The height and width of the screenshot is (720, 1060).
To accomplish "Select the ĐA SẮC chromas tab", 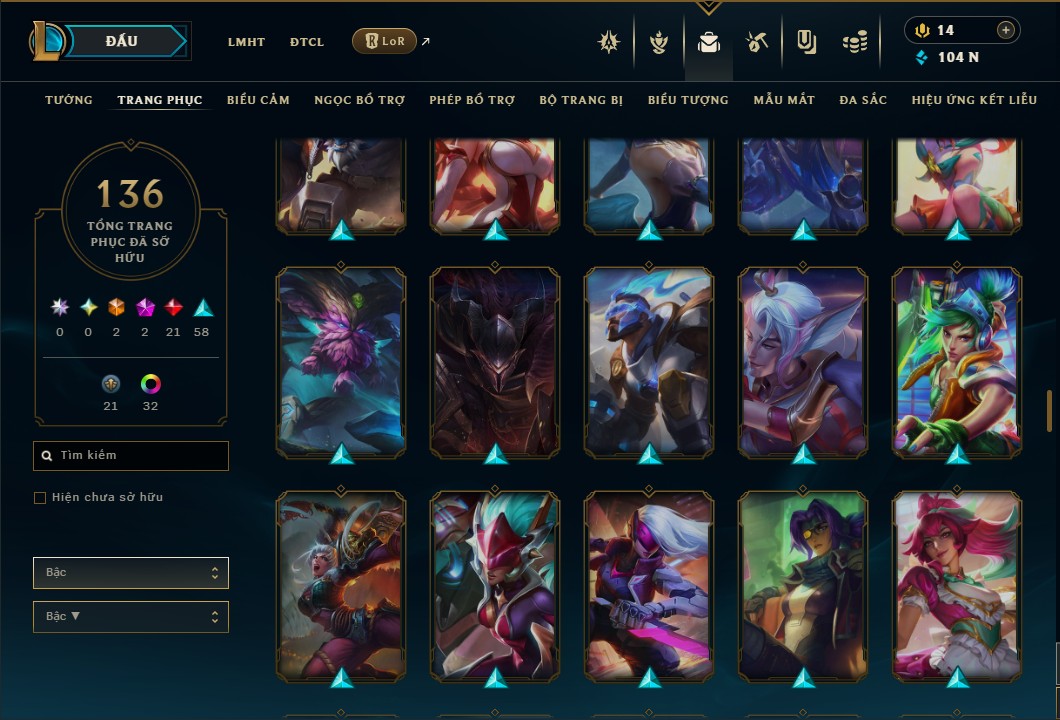I will click(x=863, y=100).
